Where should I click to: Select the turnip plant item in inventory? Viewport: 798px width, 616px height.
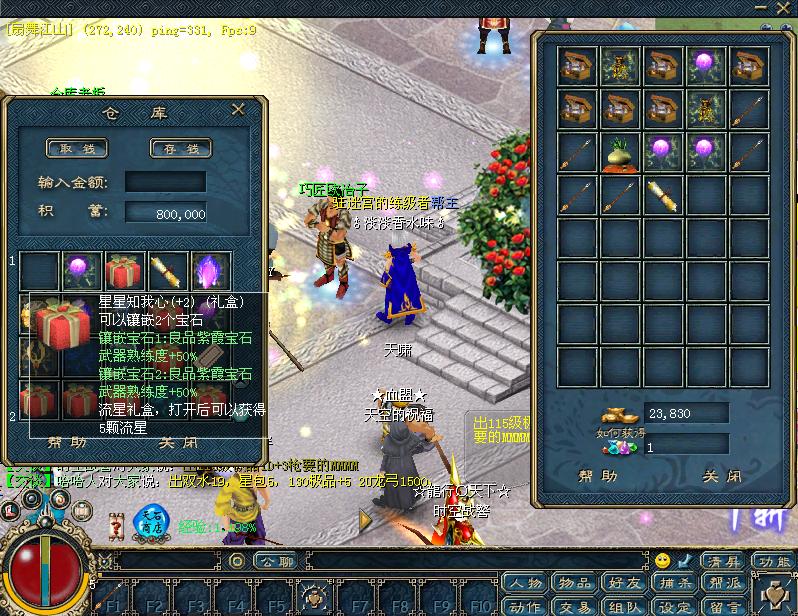tap(620, 152)
